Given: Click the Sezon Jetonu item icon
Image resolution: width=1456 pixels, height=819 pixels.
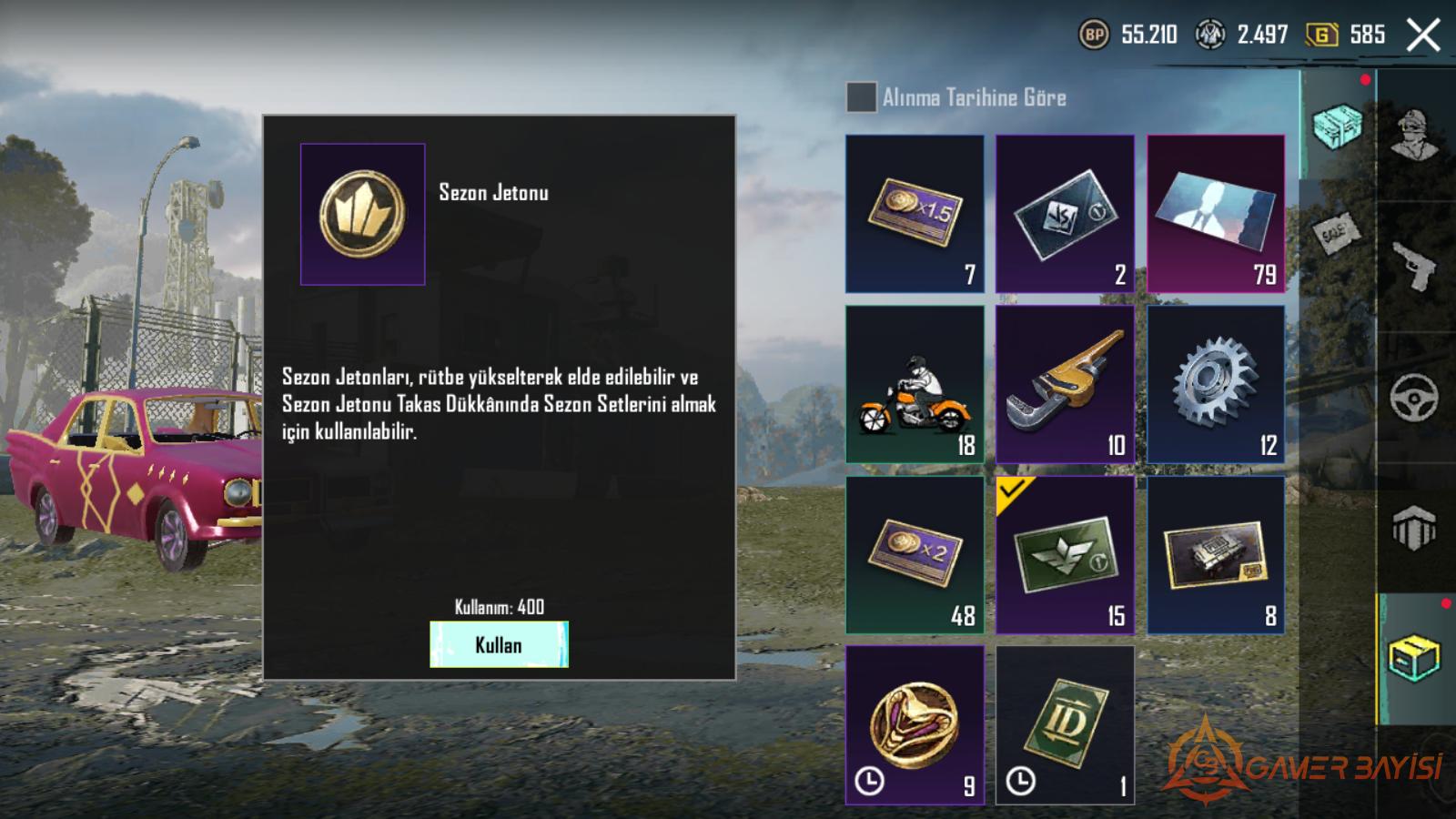Looking at the screenshot, I should point(362,214).
